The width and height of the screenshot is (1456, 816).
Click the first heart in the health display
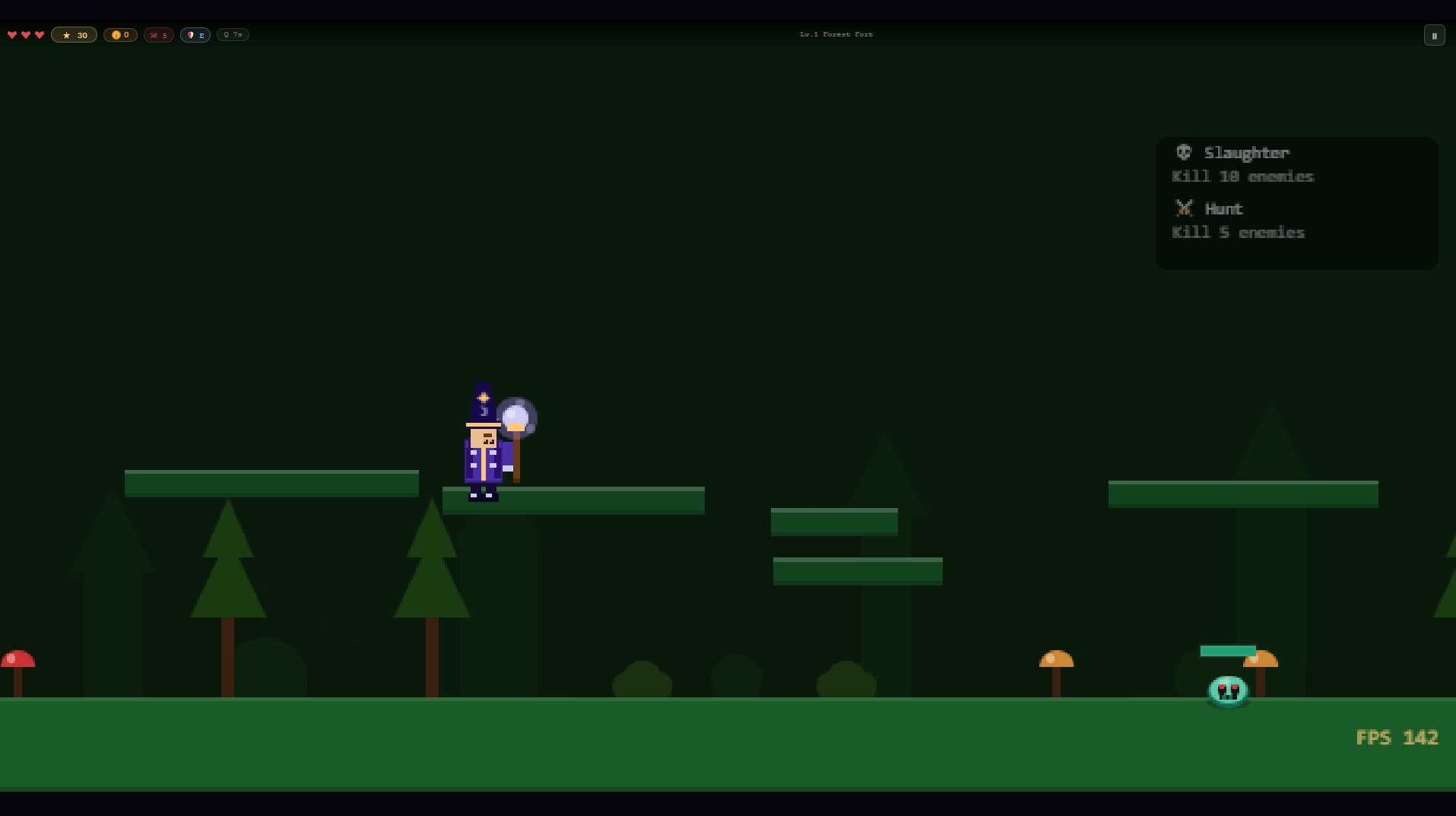(11, 34)
